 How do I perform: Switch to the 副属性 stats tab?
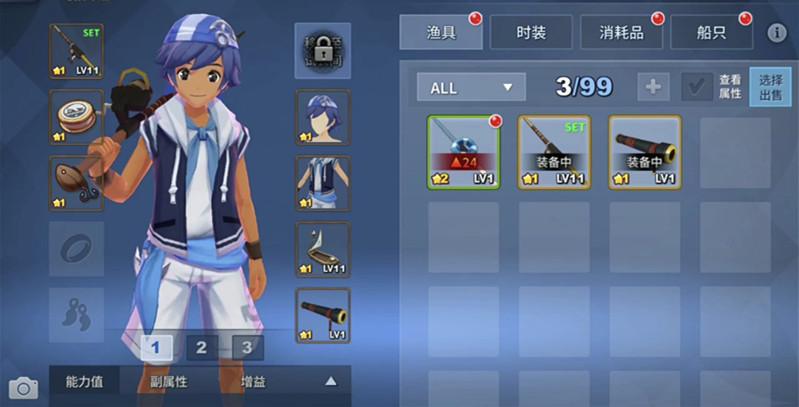pos(168,381)
